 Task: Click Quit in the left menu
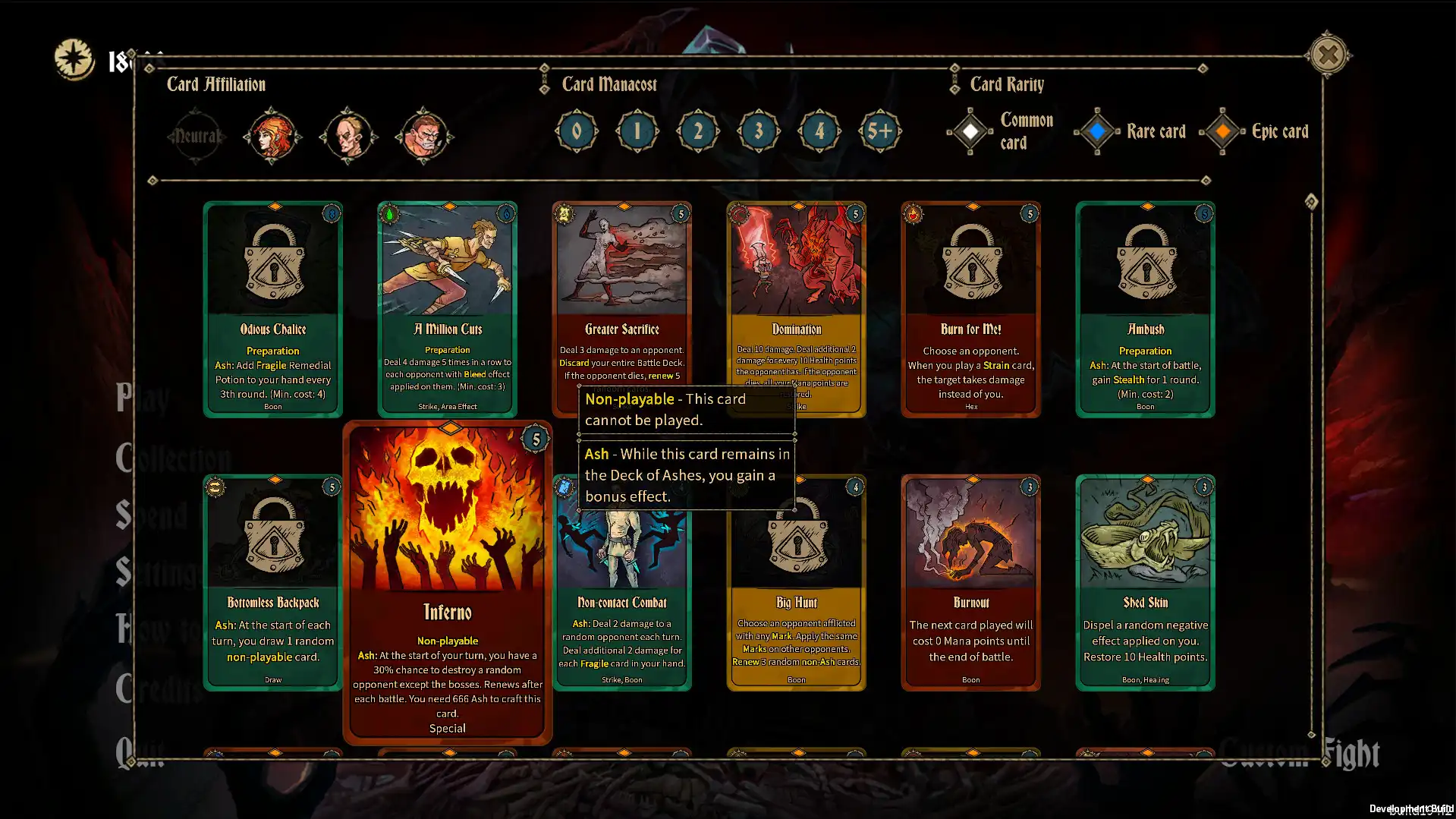(140, 751)
